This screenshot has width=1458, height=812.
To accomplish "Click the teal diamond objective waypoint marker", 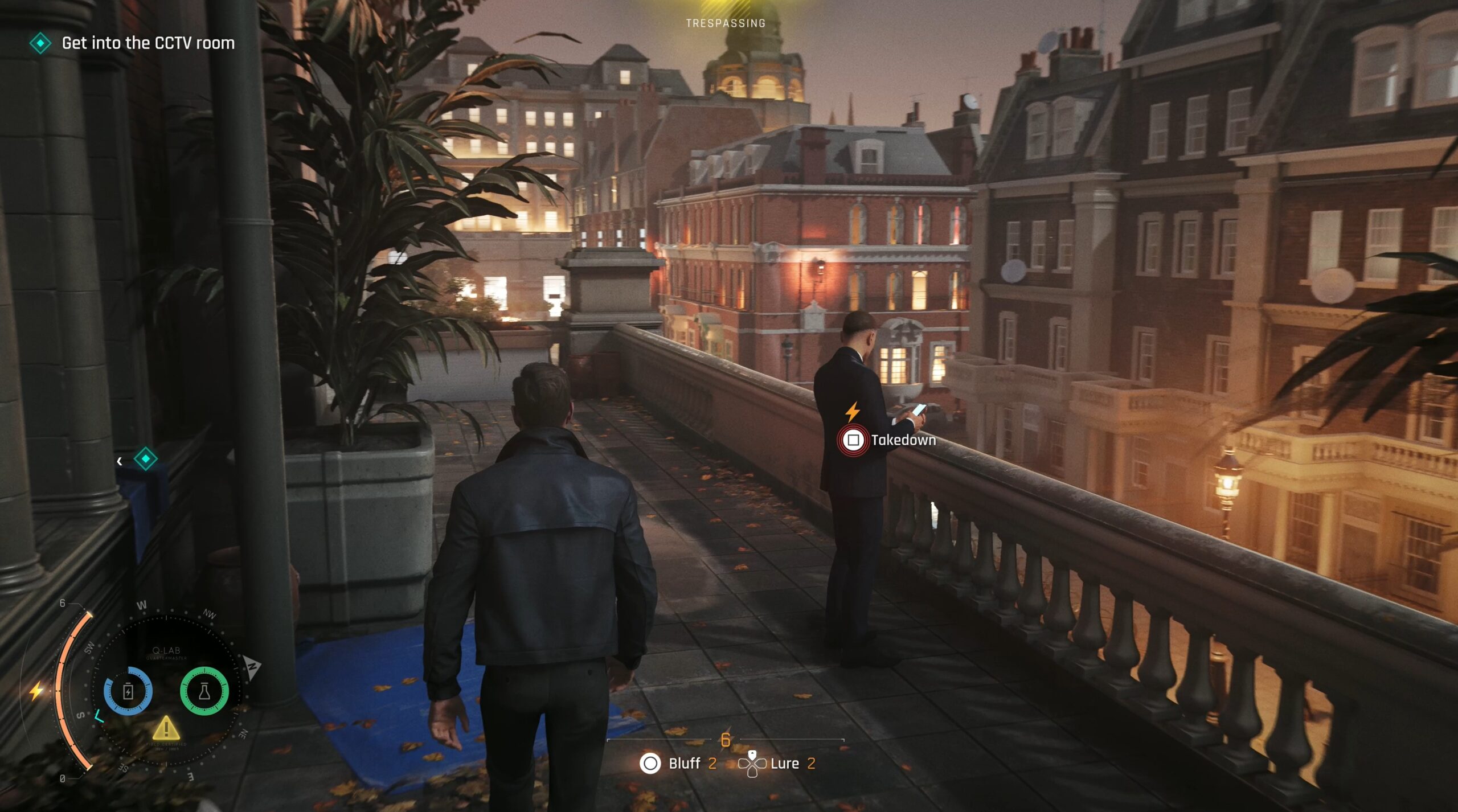I will click(145, 459).
